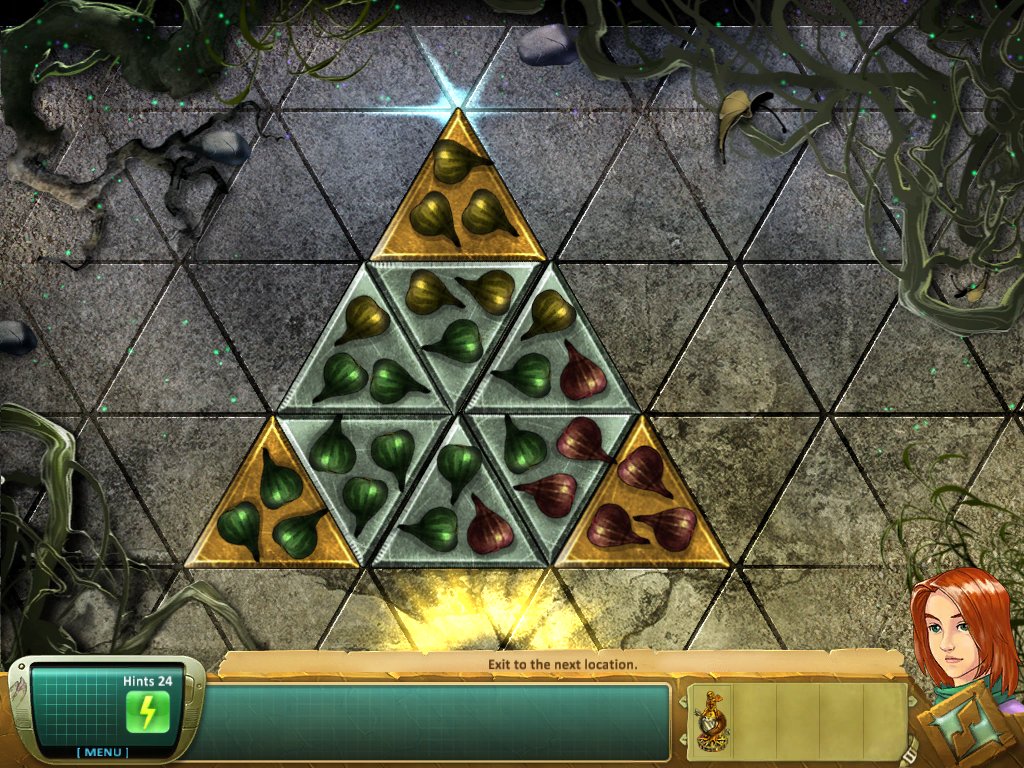Viewport: 1024px width, 768px height.
Task: Click silver triangle with one green, two red figs
Action: click(x=551, y=464)
